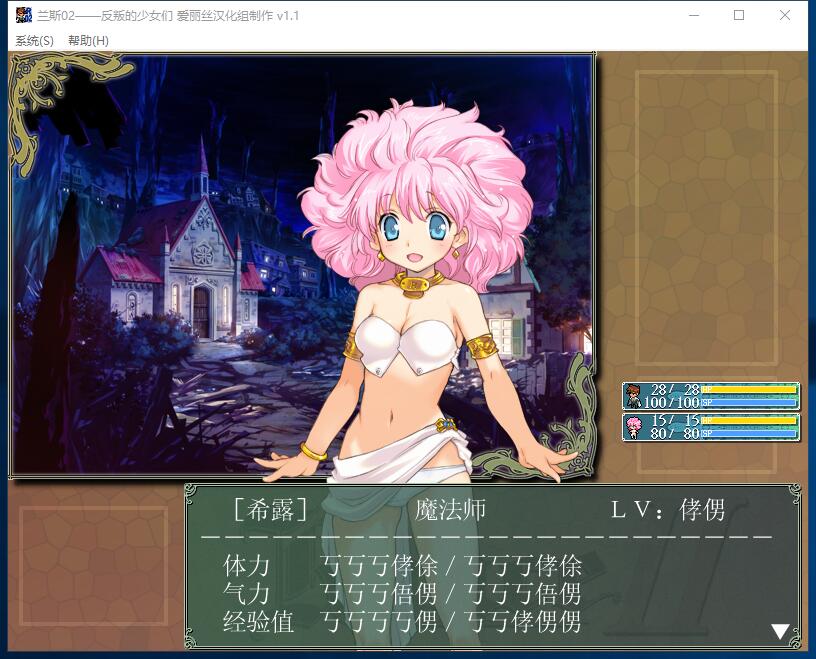Screen dimensions: 816x659
Task: Maximize the game window
Action: 739,15
